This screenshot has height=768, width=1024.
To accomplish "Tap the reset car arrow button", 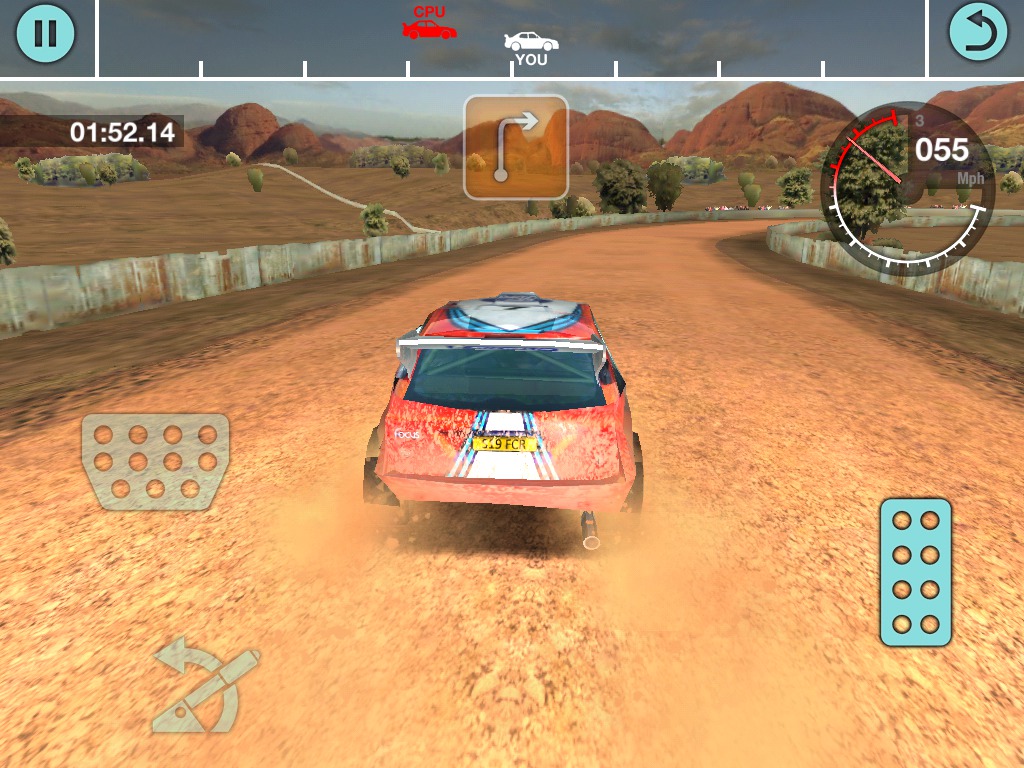I will [978, 33].
